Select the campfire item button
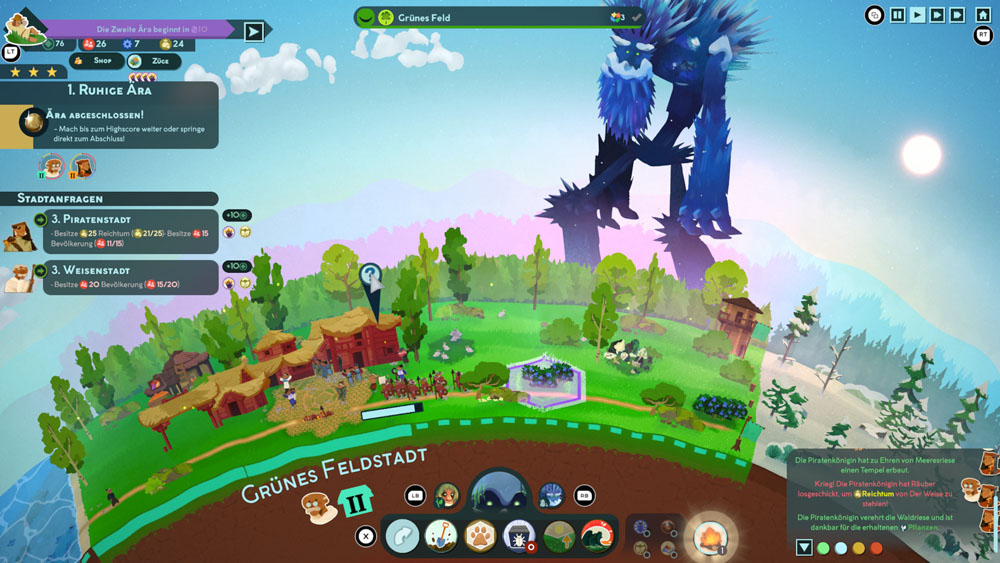Screen dimensions: 1000x563 pos(711,537)
